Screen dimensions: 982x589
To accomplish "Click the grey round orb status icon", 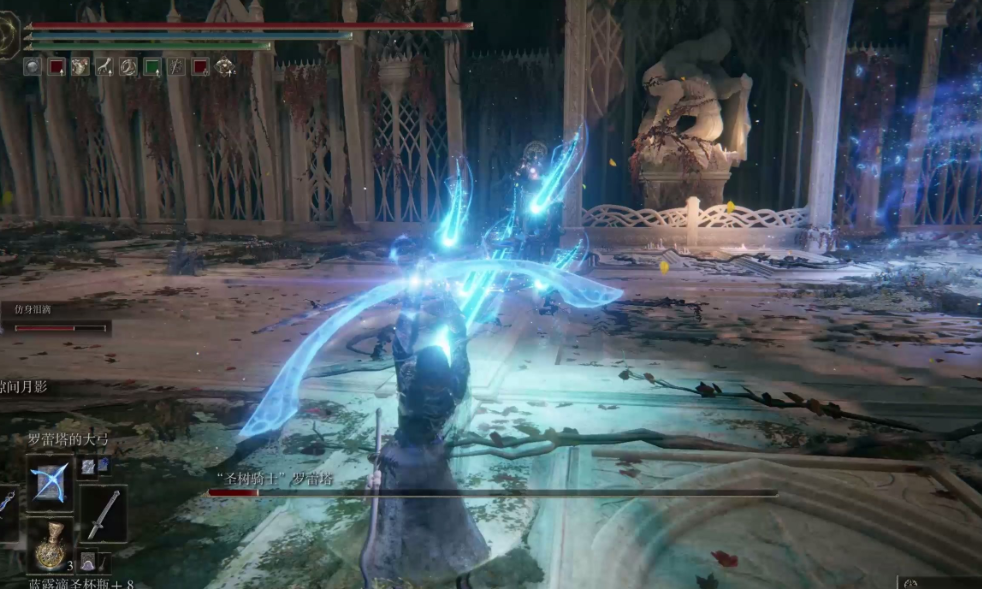I will coord(32,67).
